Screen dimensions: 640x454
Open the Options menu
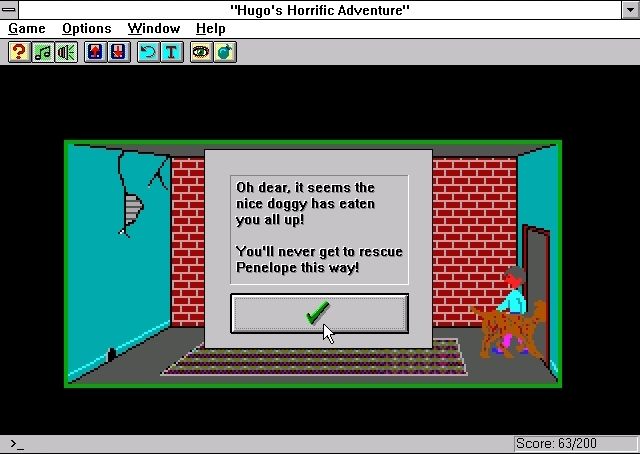[x=87, y=29]
